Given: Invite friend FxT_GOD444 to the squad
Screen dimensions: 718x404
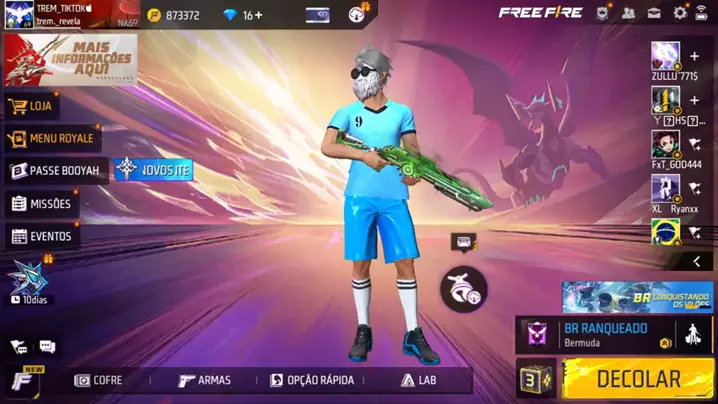Looking at the screenshot, I should [694, 144].
